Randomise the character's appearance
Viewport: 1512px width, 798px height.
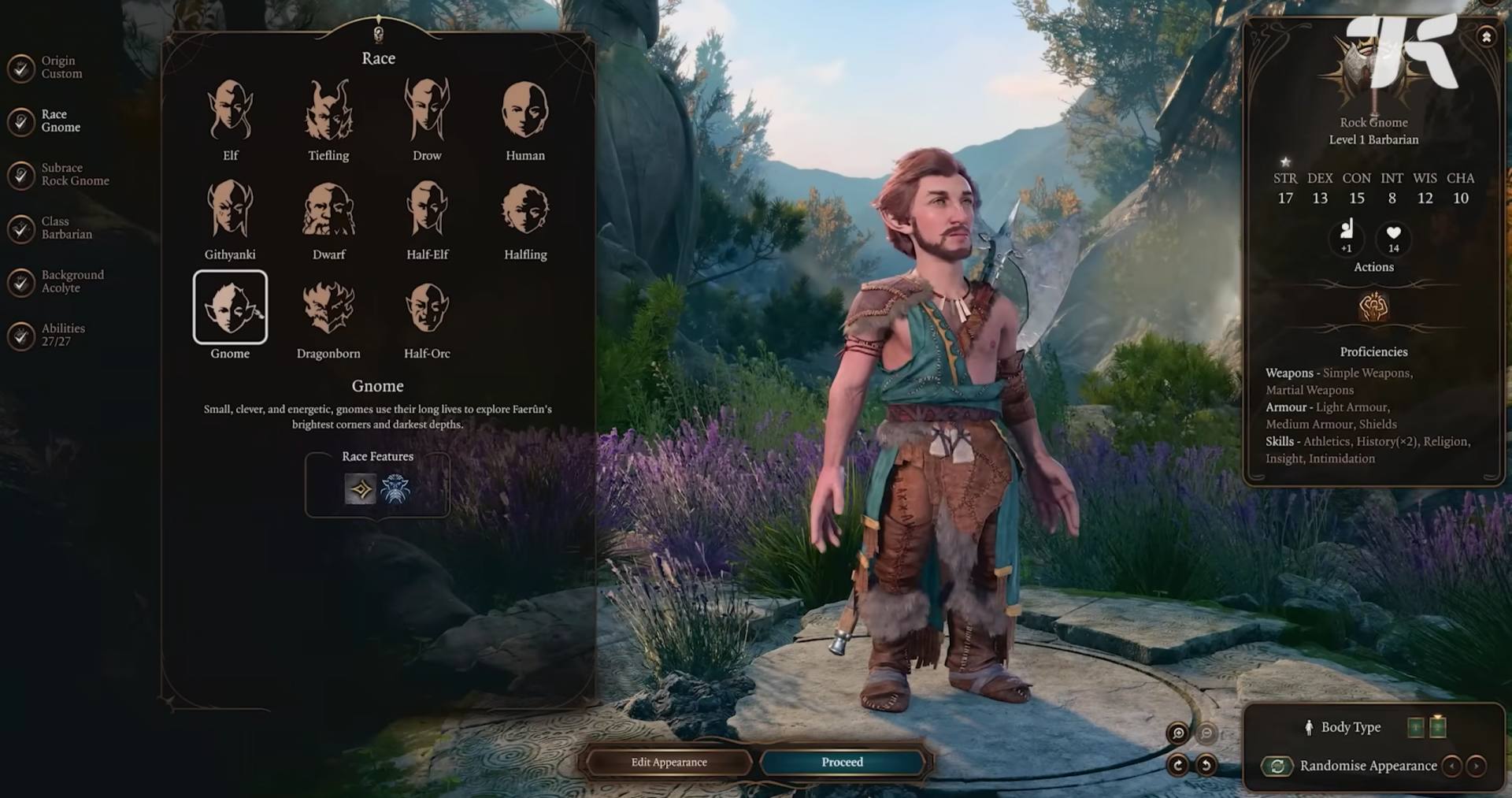(1277, 766)
